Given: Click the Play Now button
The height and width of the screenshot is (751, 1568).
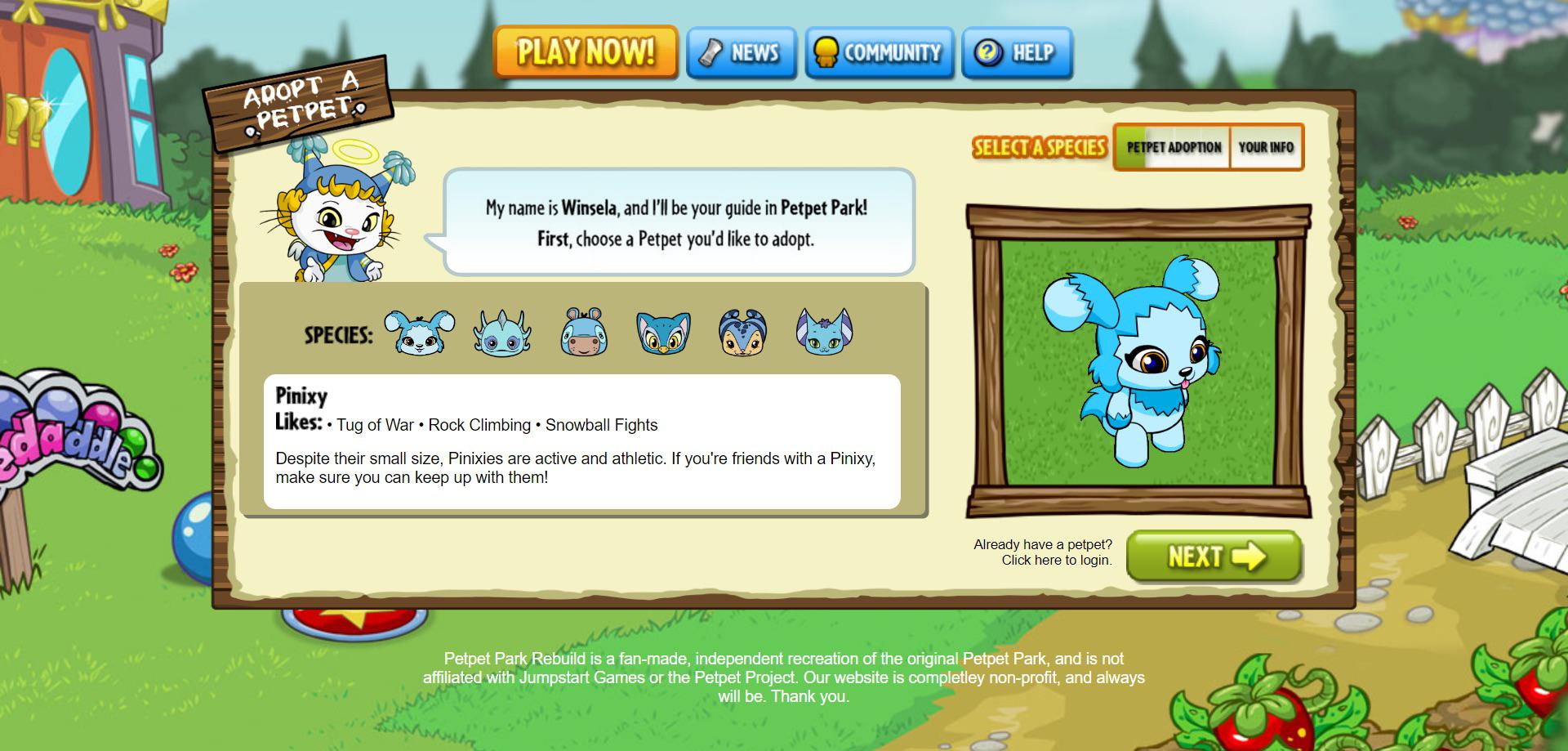Looking at the screenshot, I should (x=586, y=51).
